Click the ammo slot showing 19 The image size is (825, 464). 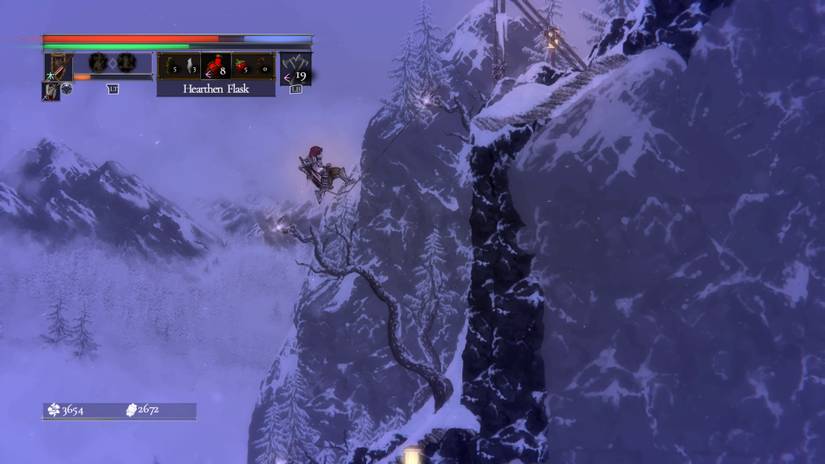click(x=296, y=67)
